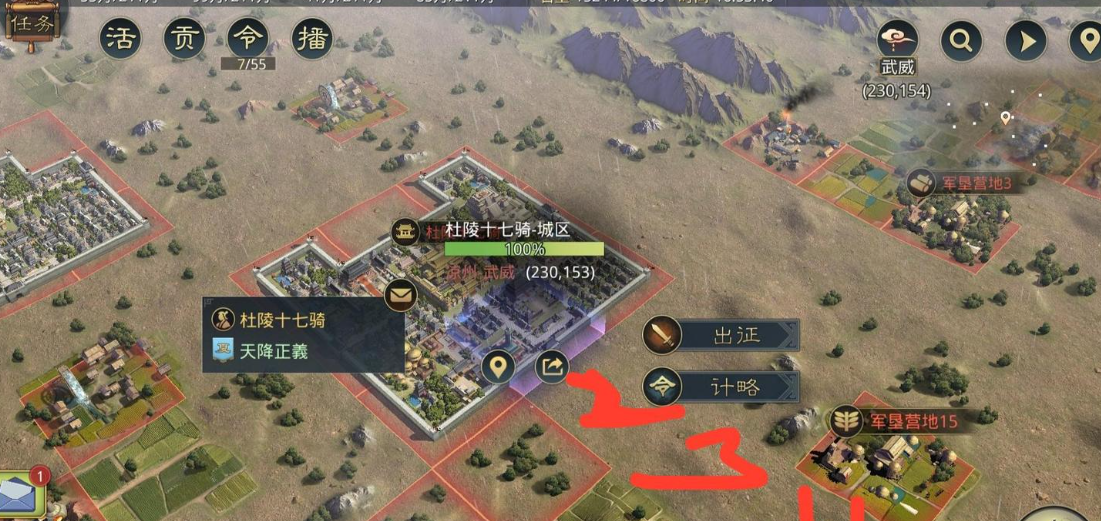Screen dimensions: 1101x521
Task: Open the 贡 contribution menu
Action: pos(184,39)
